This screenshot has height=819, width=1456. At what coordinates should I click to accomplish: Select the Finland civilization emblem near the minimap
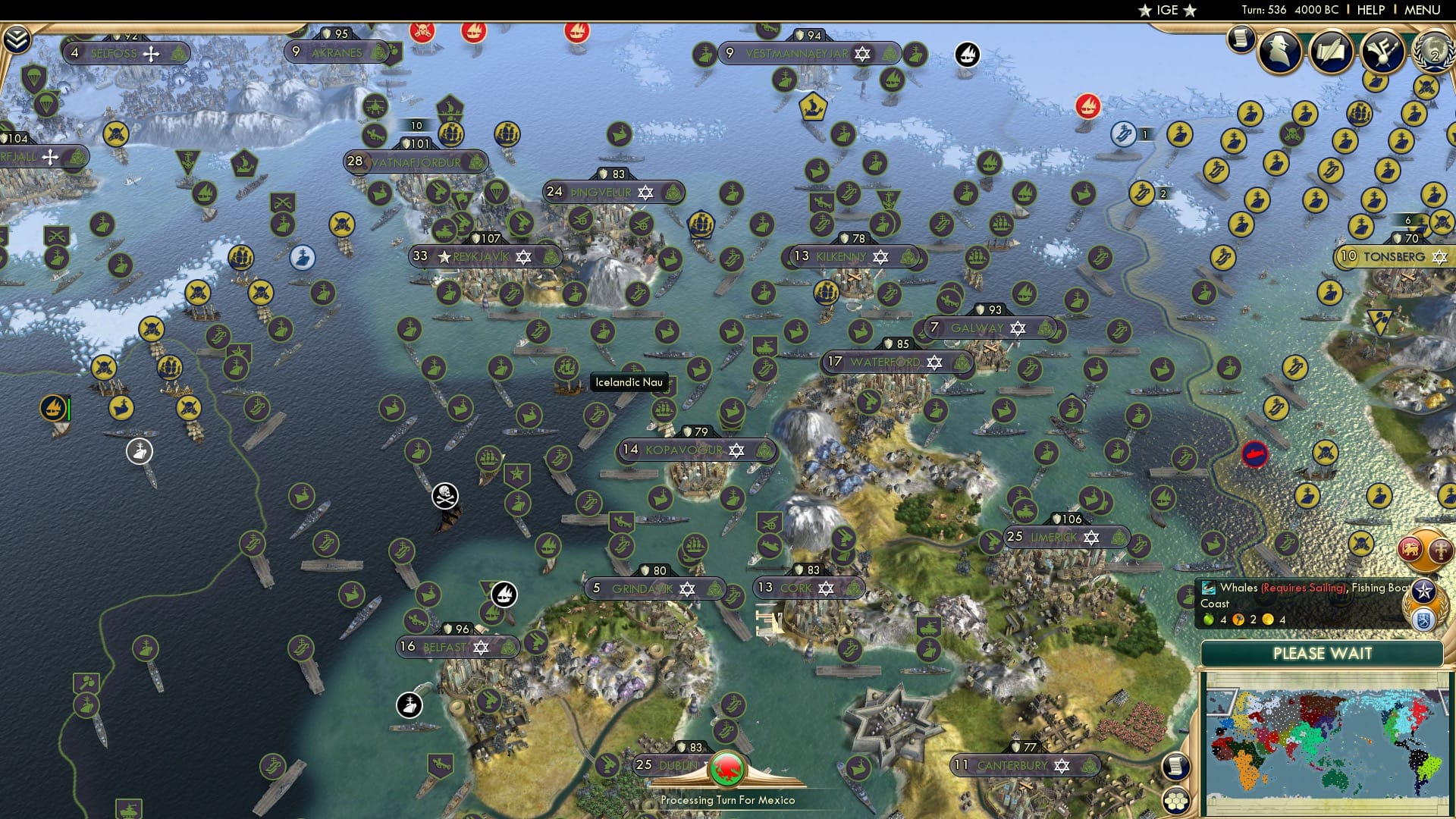pos(1424,620)
